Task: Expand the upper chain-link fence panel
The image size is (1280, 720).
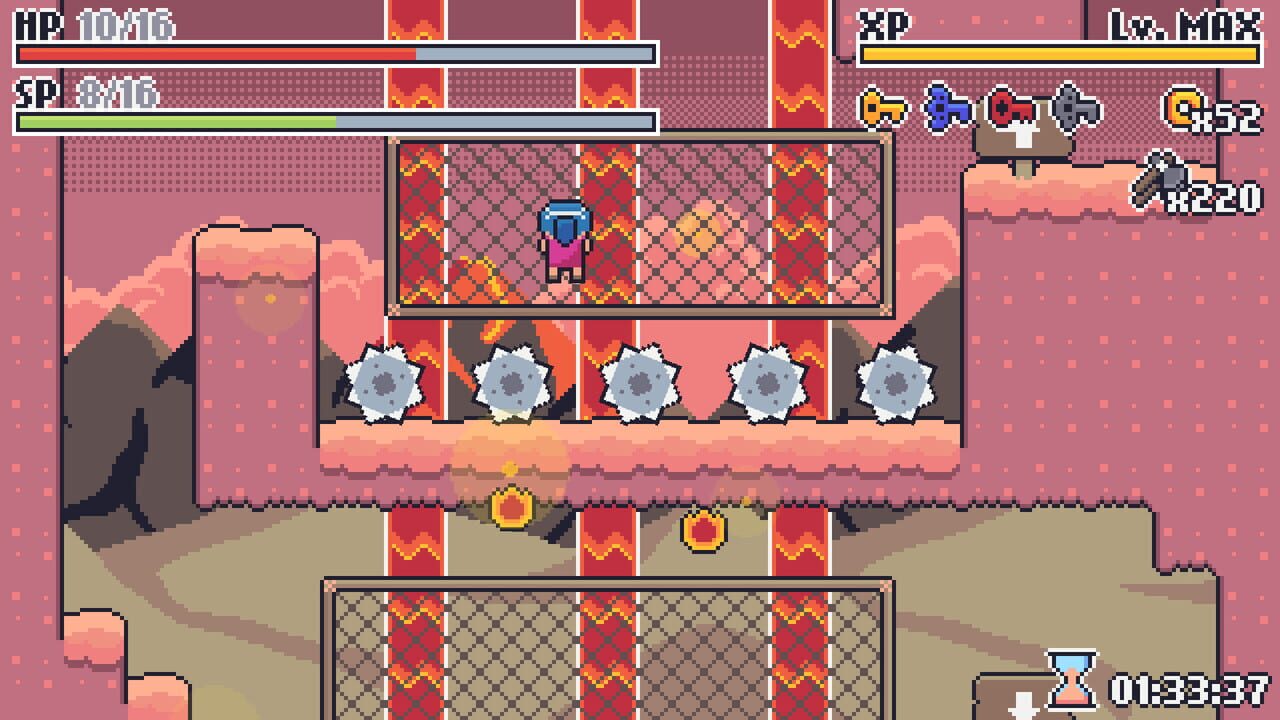Action: click(x=640, y=228)
